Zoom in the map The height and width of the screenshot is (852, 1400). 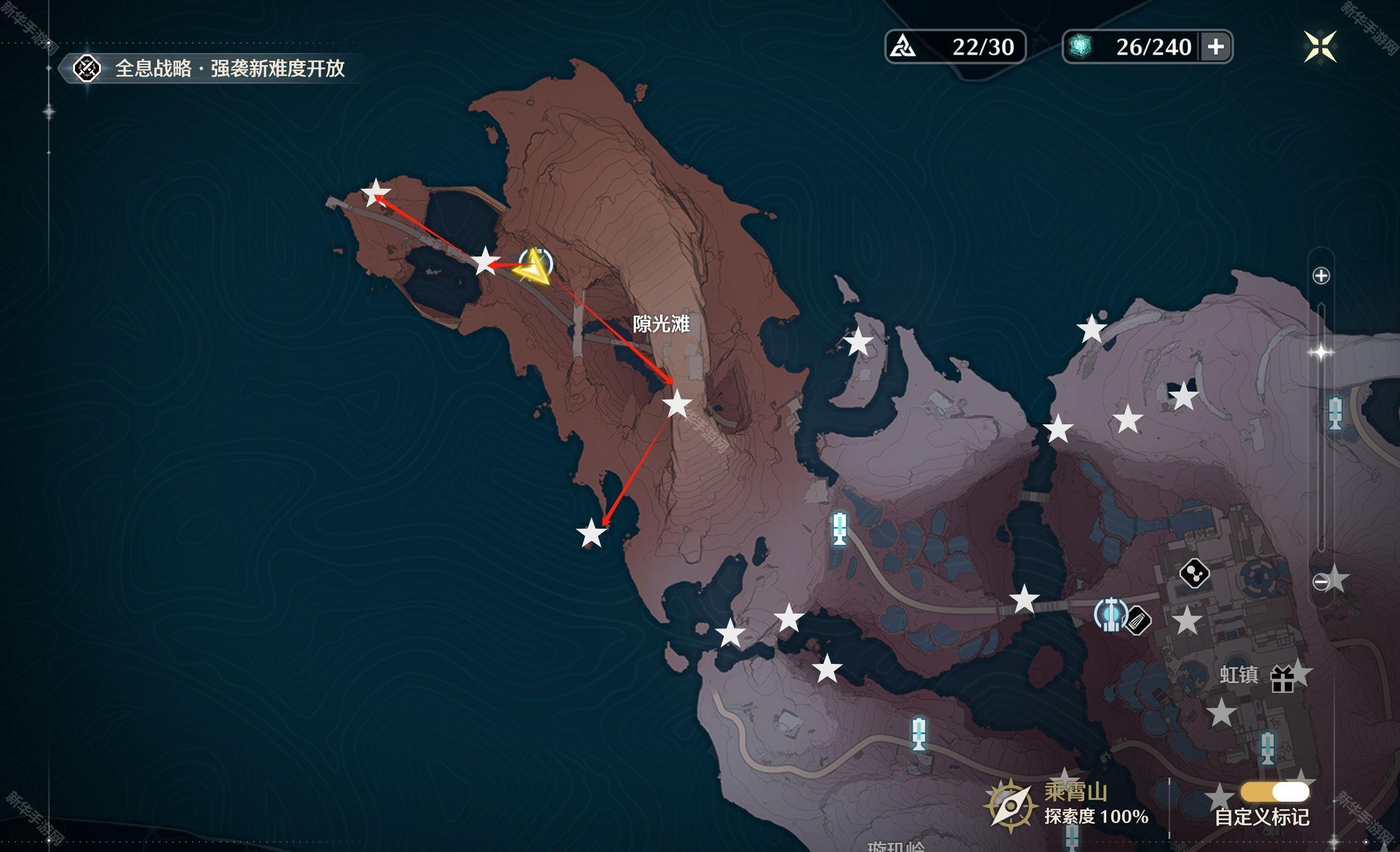tap(1321, 276)
